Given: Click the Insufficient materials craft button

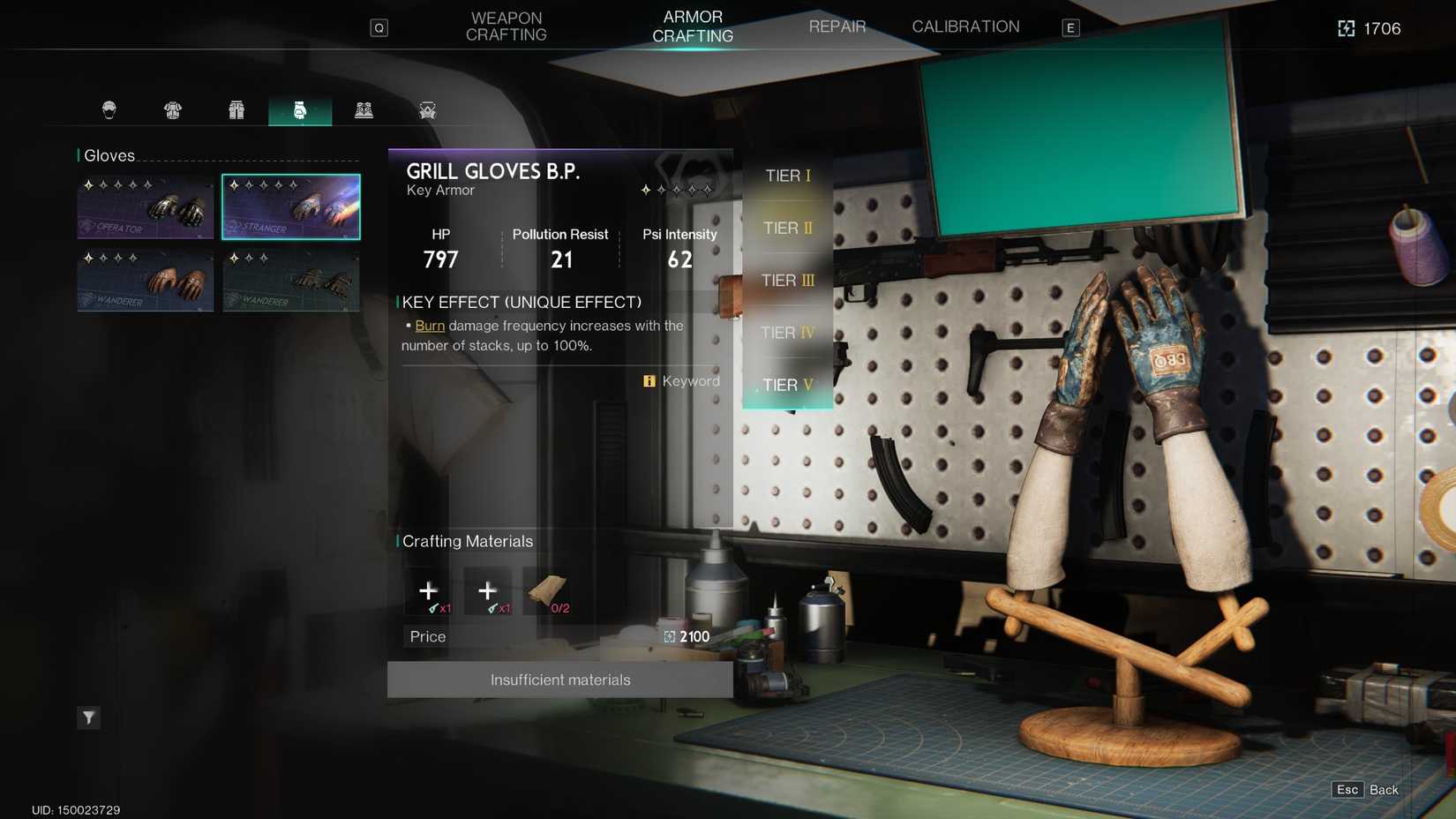Looking at the screenshot, I should [559, 680].
